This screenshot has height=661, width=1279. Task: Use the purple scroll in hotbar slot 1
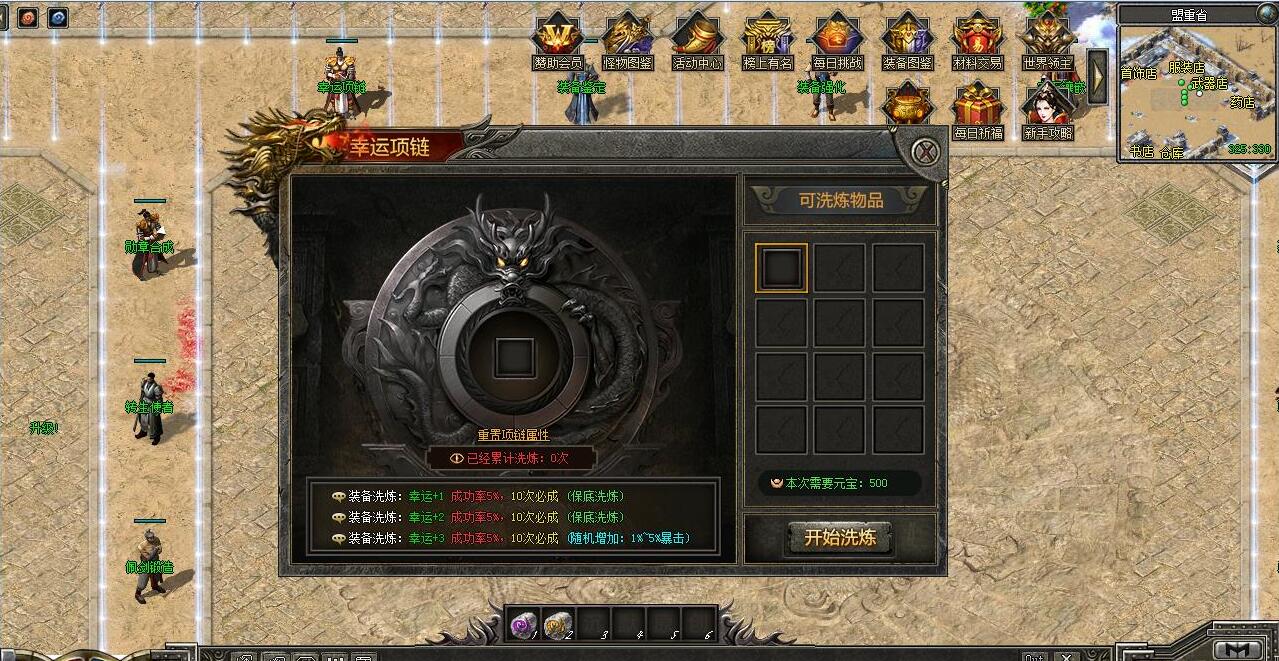click(523, 625)
